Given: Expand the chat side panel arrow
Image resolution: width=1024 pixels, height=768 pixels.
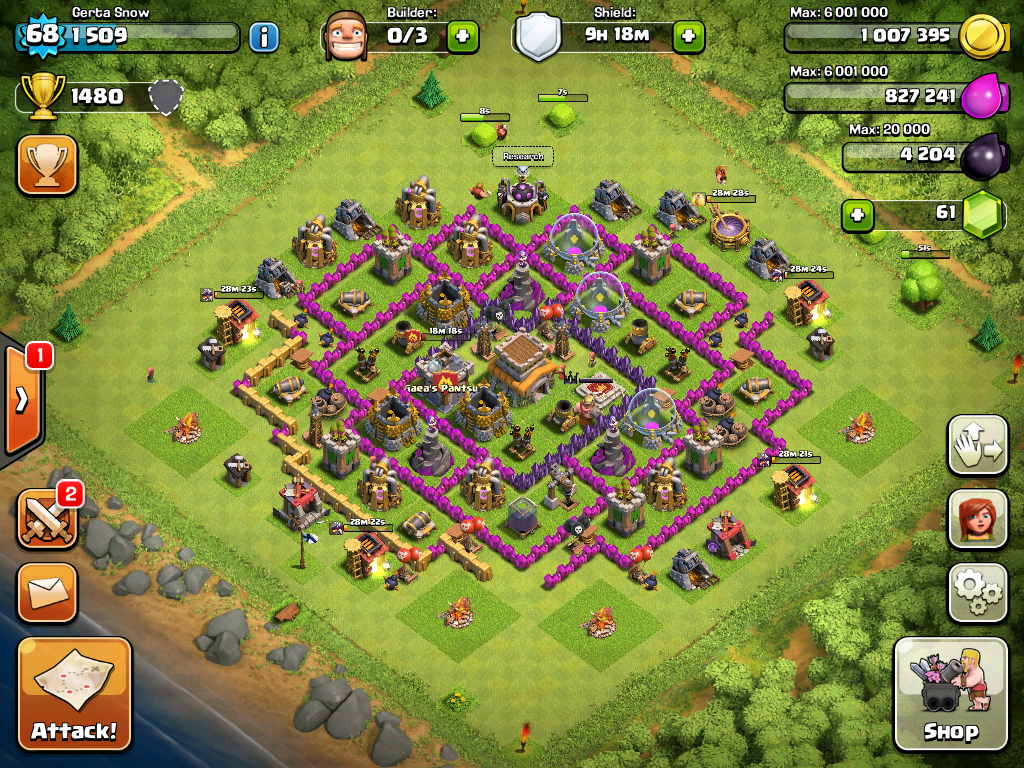Looking at the screenshot, I should (22, 399).
